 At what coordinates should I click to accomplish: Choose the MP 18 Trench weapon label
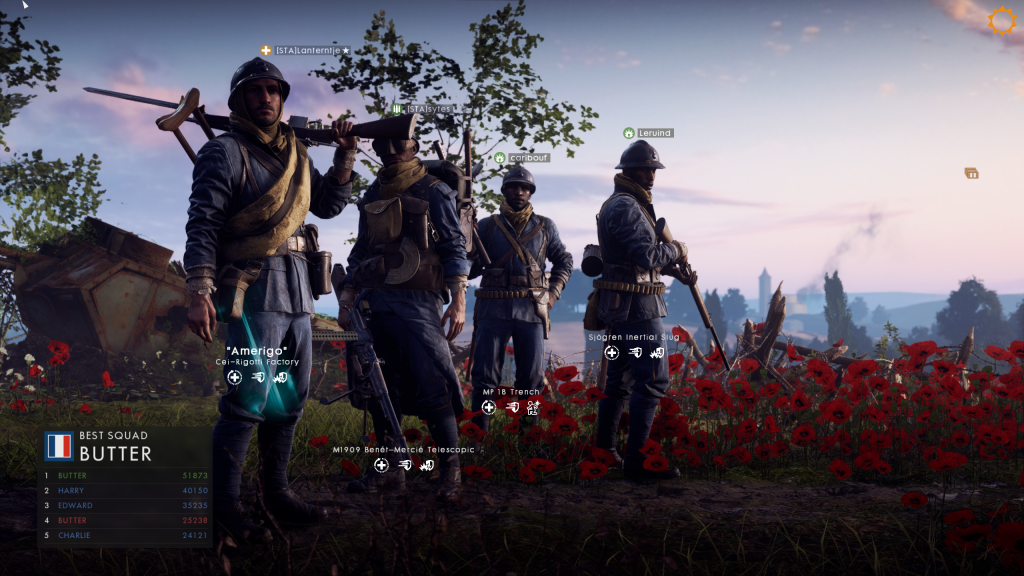coord(511,392)
